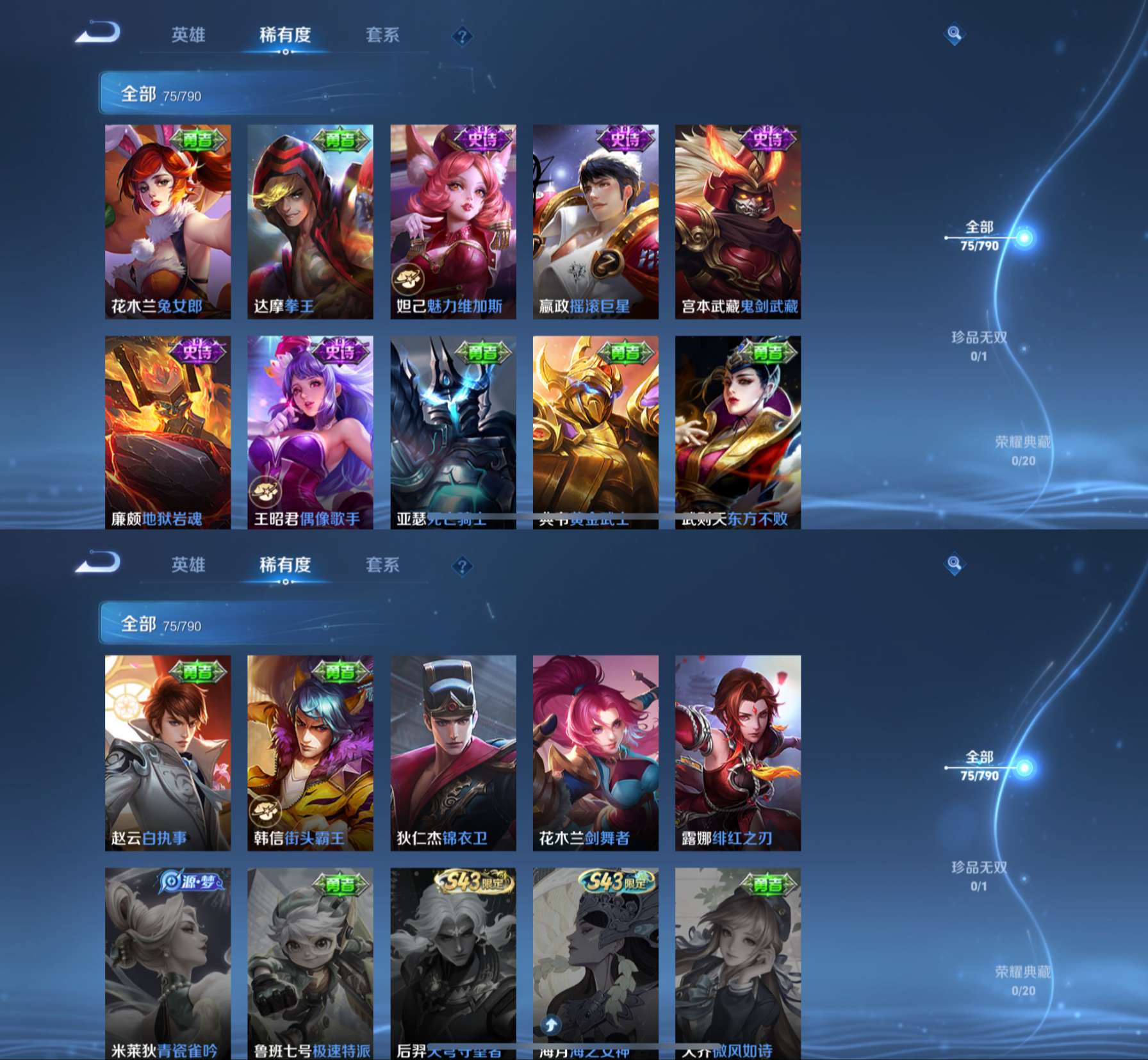
Task: Select the 花木兰 兔女郎 skin card
Action: point(168,221)
